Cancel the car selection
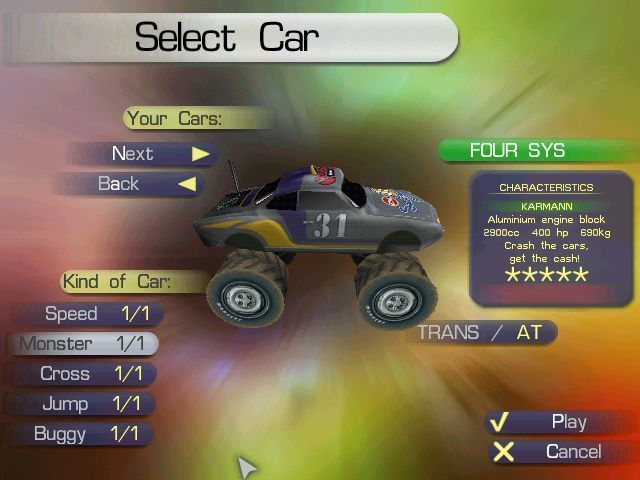The image size is (640, 480). (x=559, y=452)
